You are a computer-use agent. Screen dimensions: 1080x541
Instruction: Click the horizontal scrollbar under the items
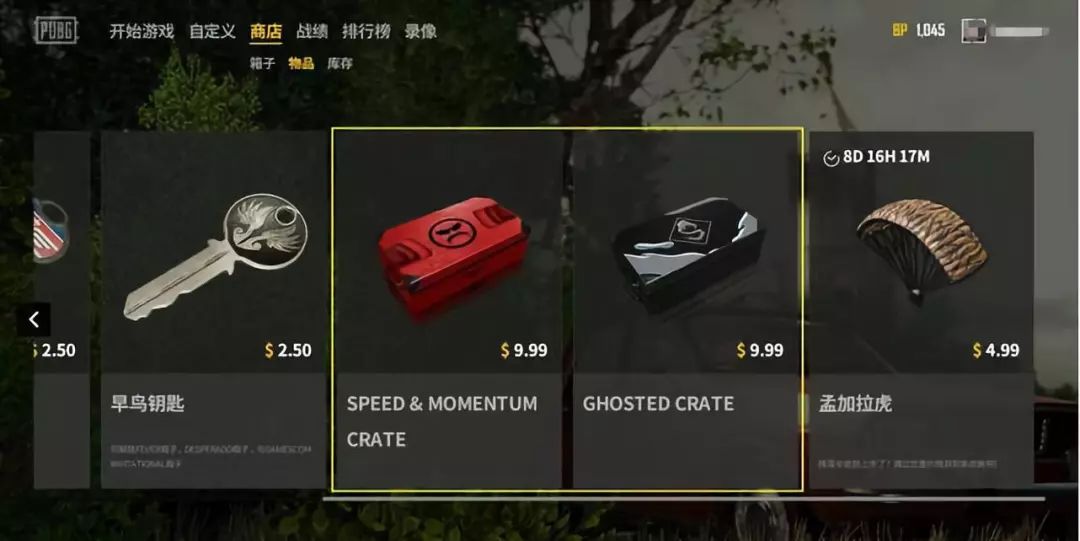tap(683, 498)
